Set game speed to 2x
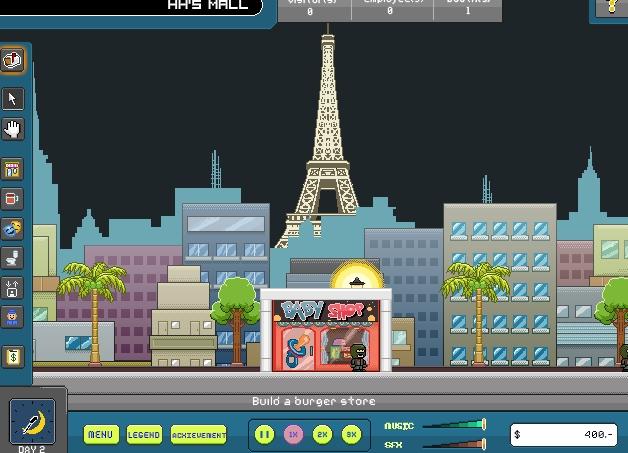Viewport: 628px width, 453px height. [322, 435]
